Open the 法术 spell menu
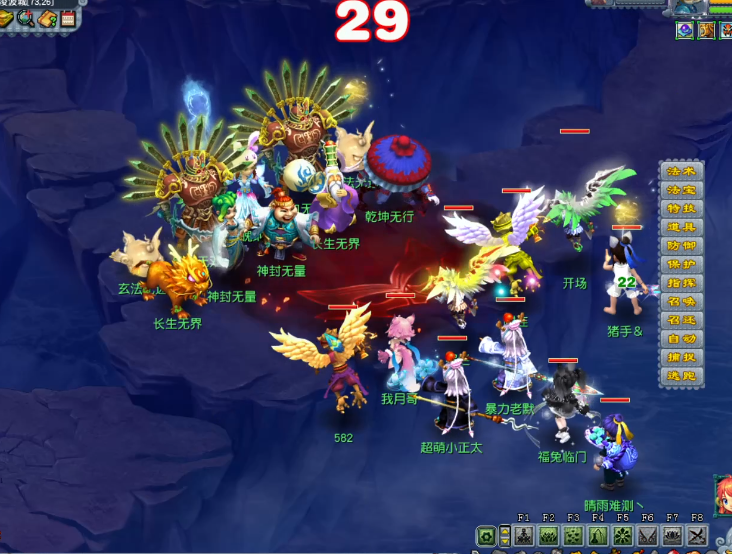 tap(681, 171)
